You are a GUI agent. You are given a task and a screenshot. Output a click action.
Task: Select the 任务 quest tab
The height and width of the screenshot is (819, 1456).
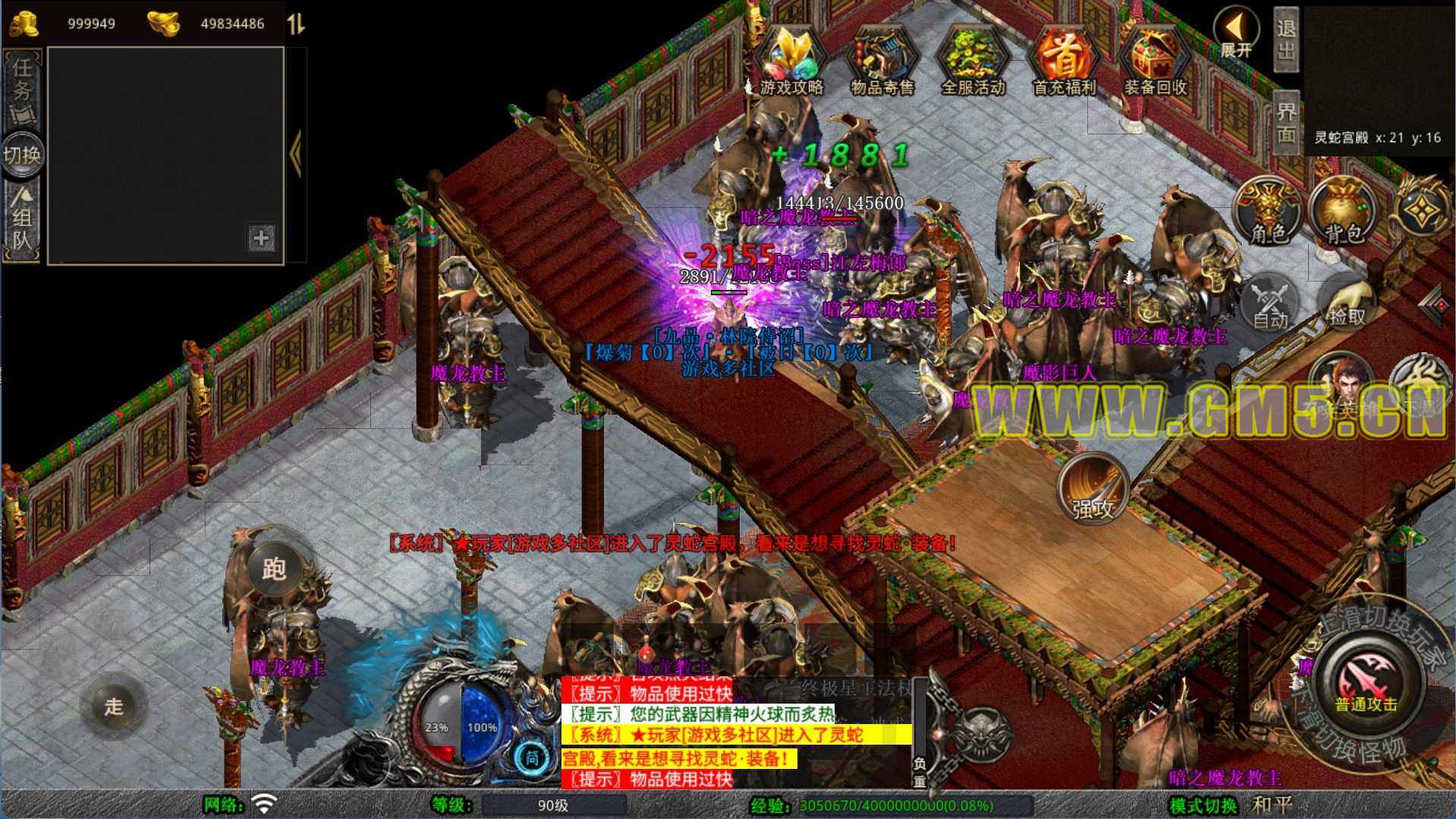23,90
